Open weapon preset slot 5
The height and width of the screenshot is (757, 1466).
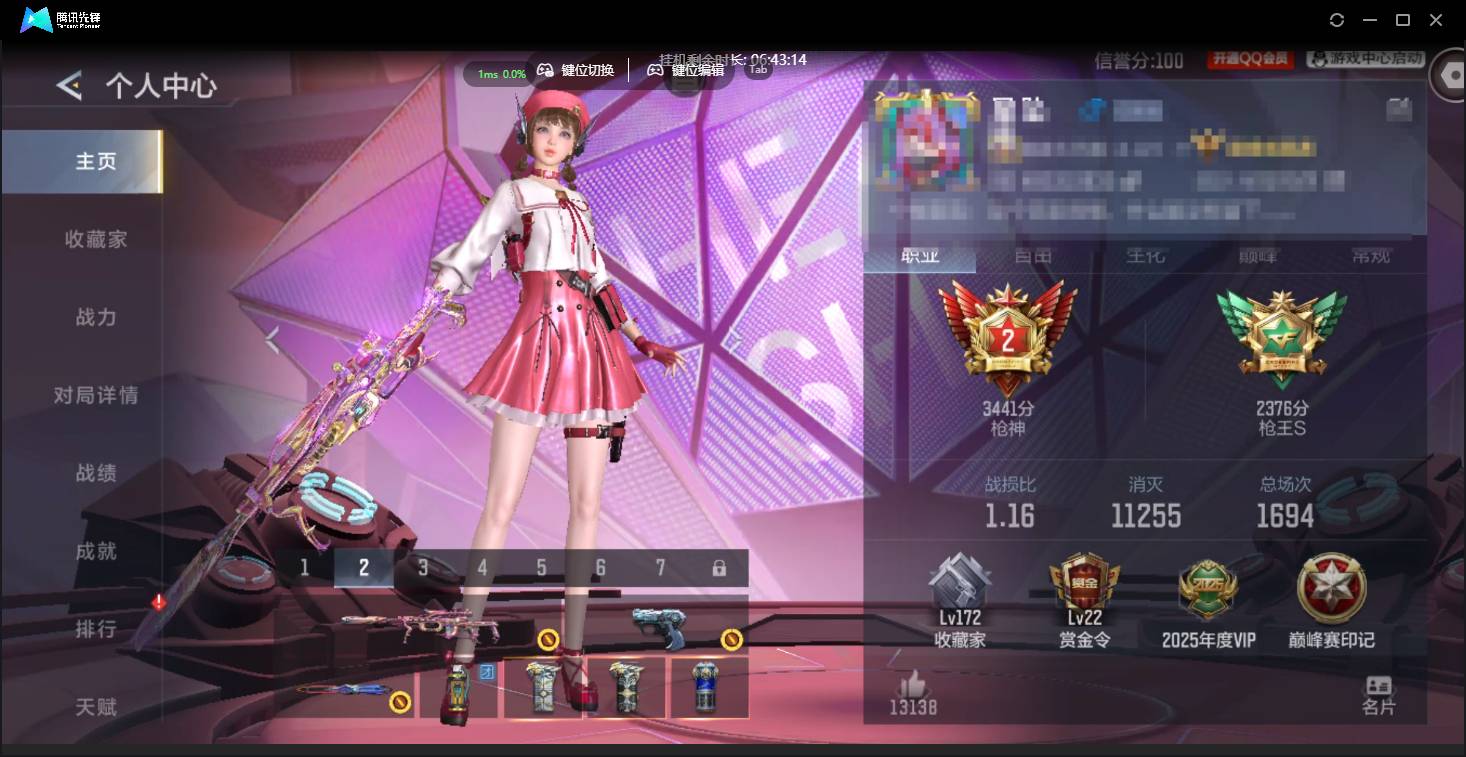[541, 567]
